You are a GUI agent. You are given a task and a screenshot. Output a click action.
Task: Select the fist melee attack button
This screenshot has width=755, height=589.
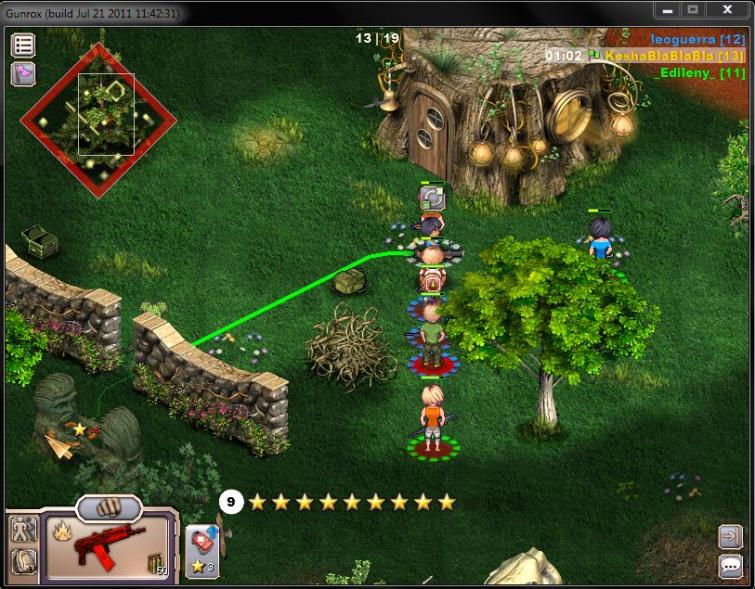coord(108,507)
